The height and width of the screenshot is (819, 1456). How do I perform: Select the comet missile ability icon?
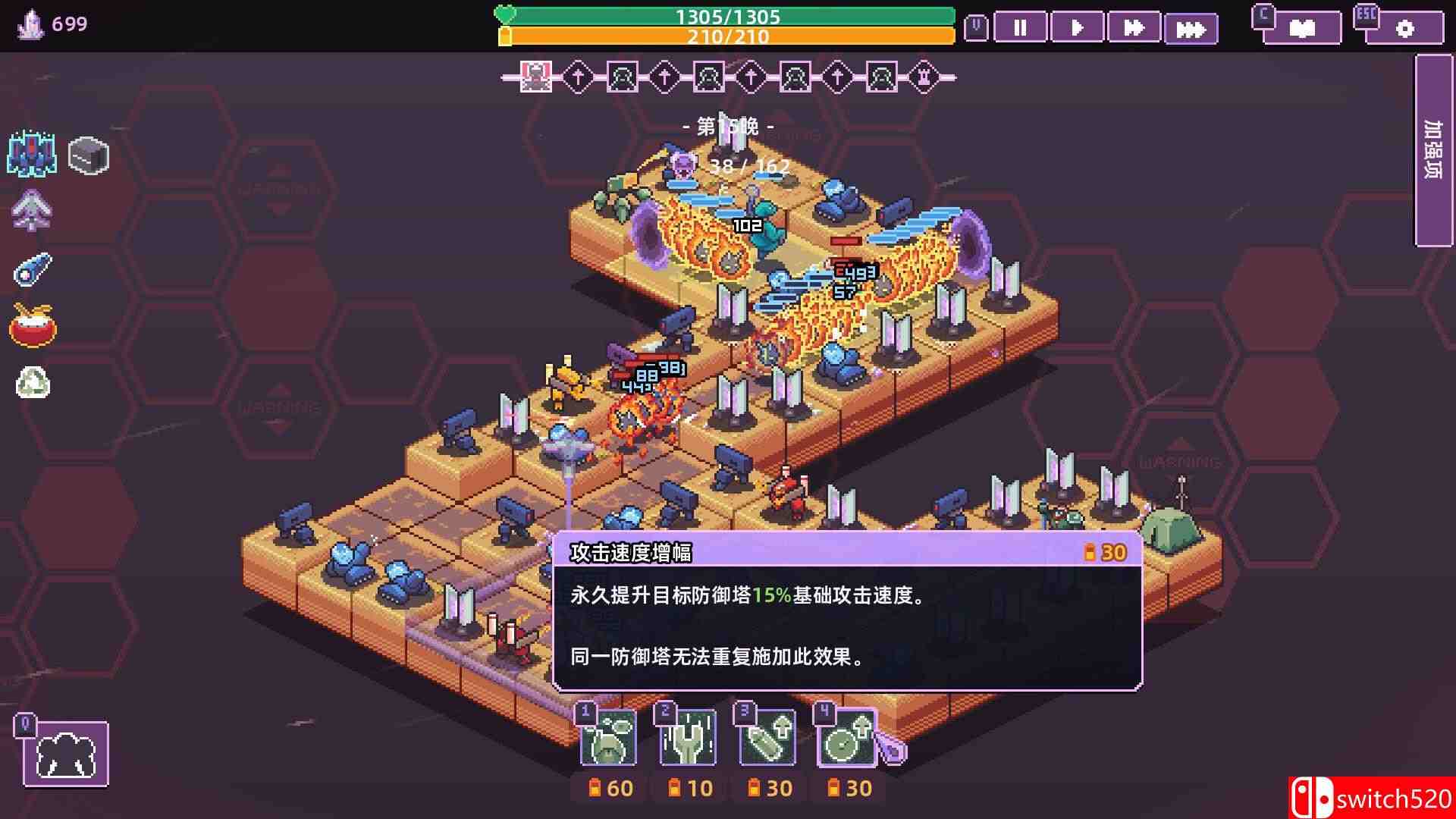click(x=33, y=270)
